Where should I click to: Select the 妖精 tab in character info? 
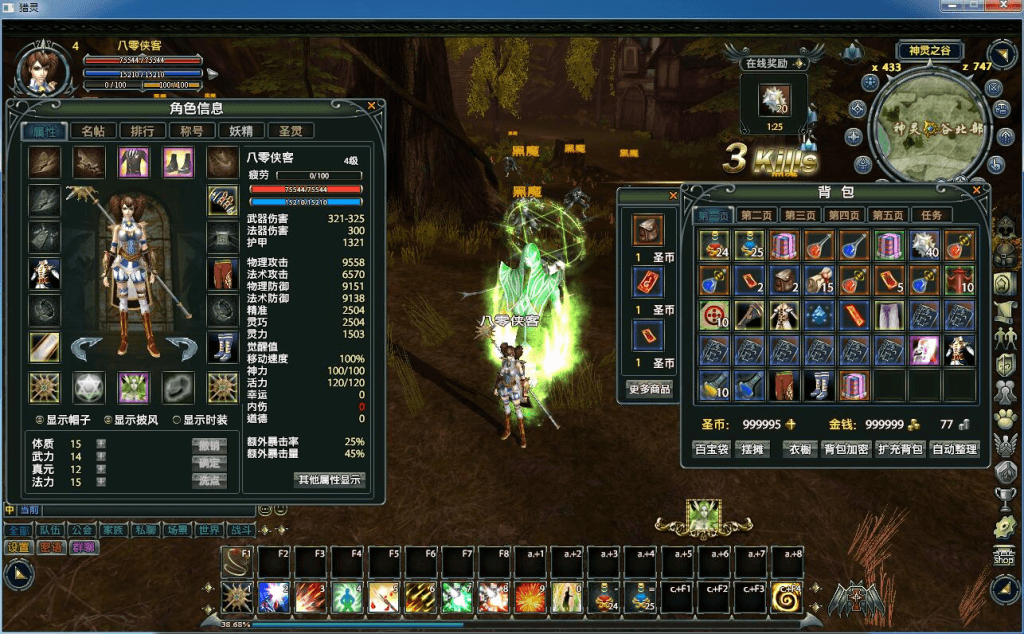point(241,130)
